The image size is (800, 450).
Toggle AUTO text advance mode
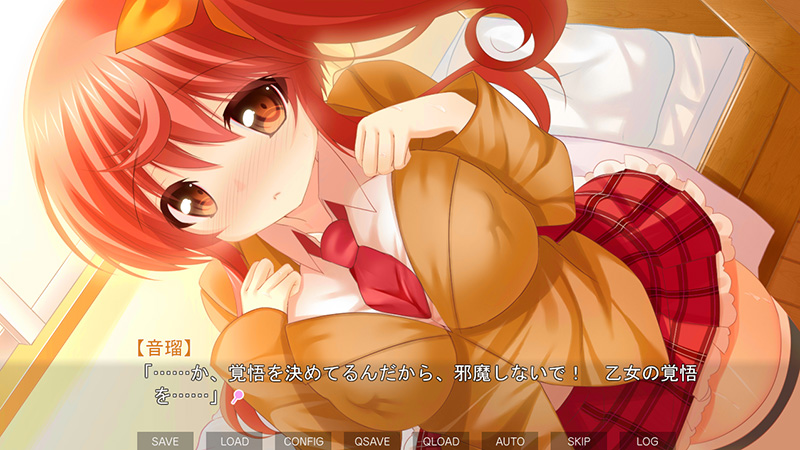pos(510,440)
